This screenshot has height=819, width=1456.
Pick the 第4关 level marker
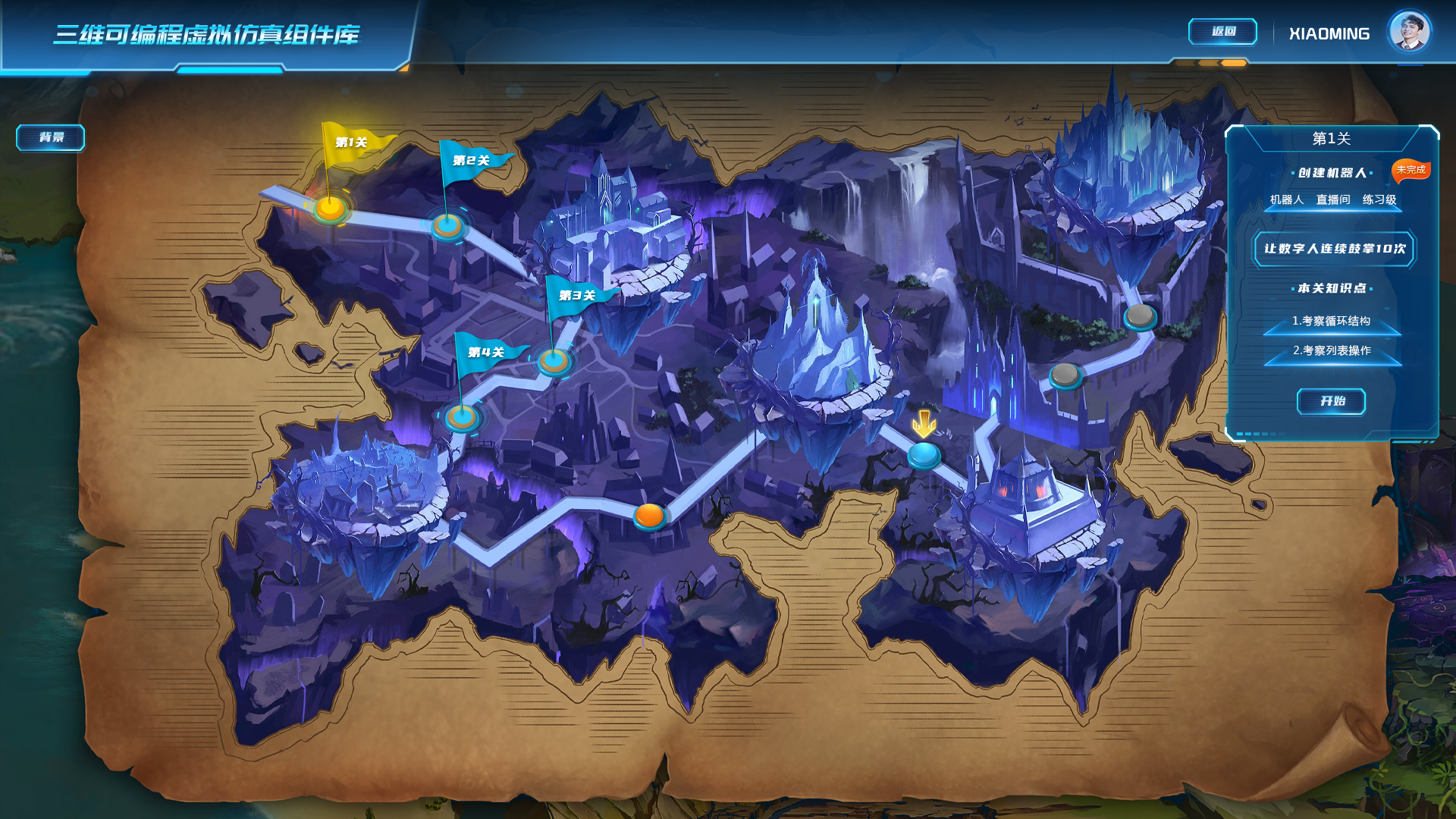point(461,416)
